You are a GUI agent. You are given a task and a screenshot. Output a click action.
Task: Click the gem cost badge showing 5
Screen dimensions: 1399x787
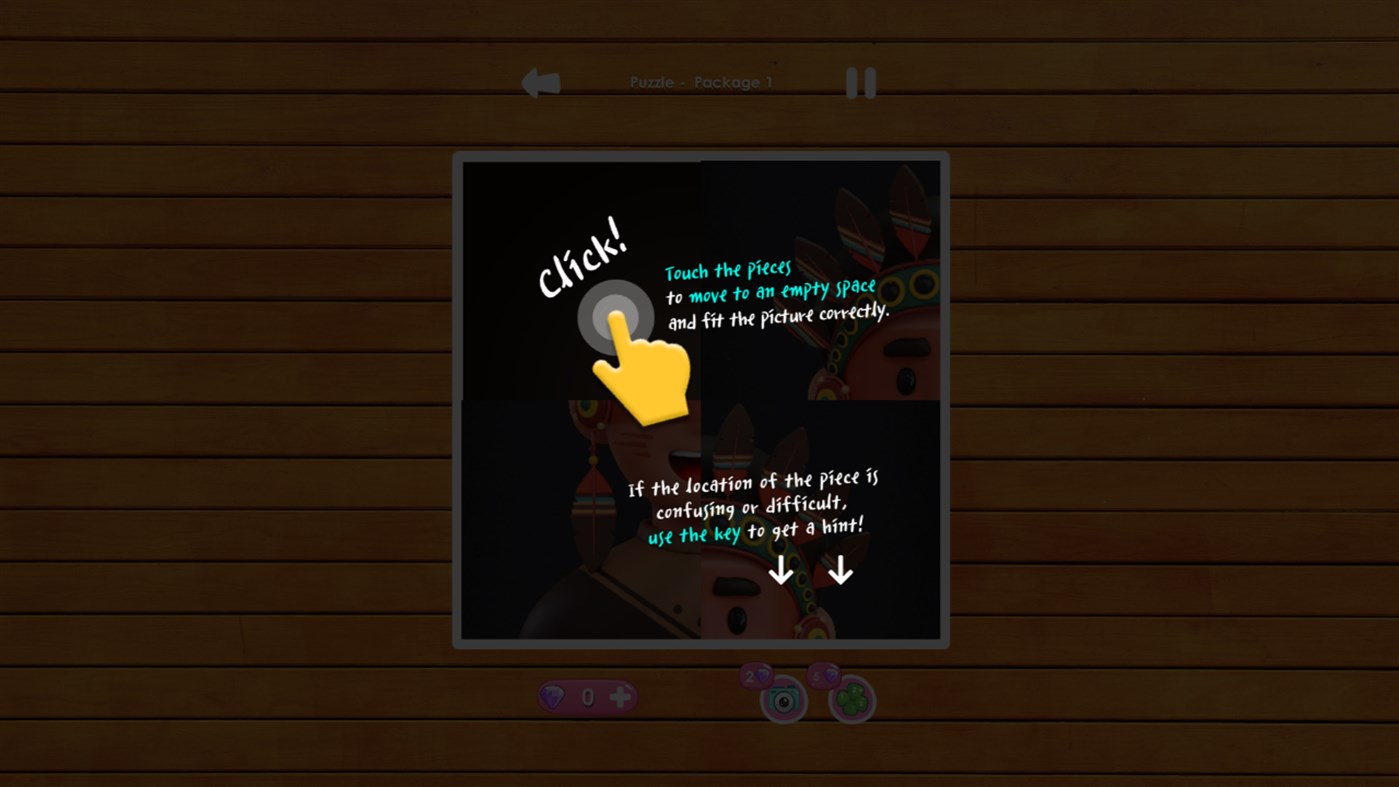point(823,676)
